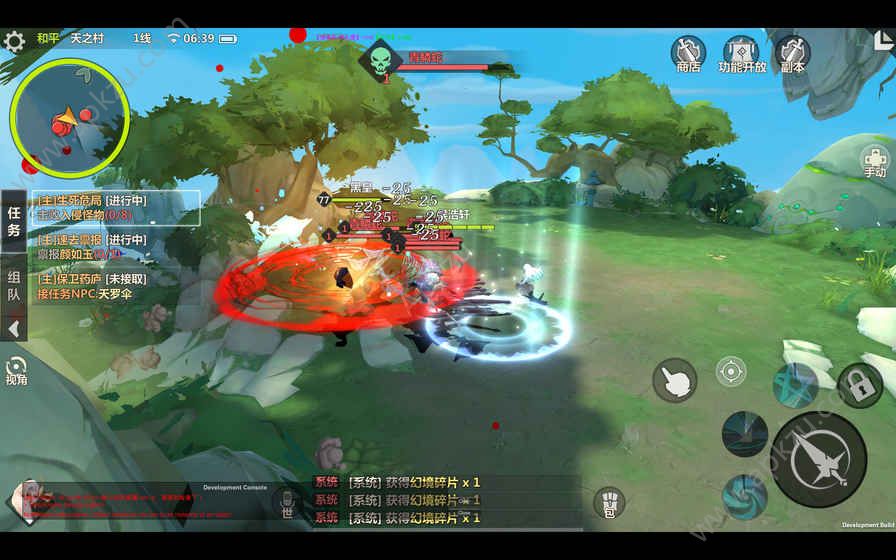Tap the 视角 camera view button
The width and height of the screenshot is (896, 560).
tap(16, 371)
